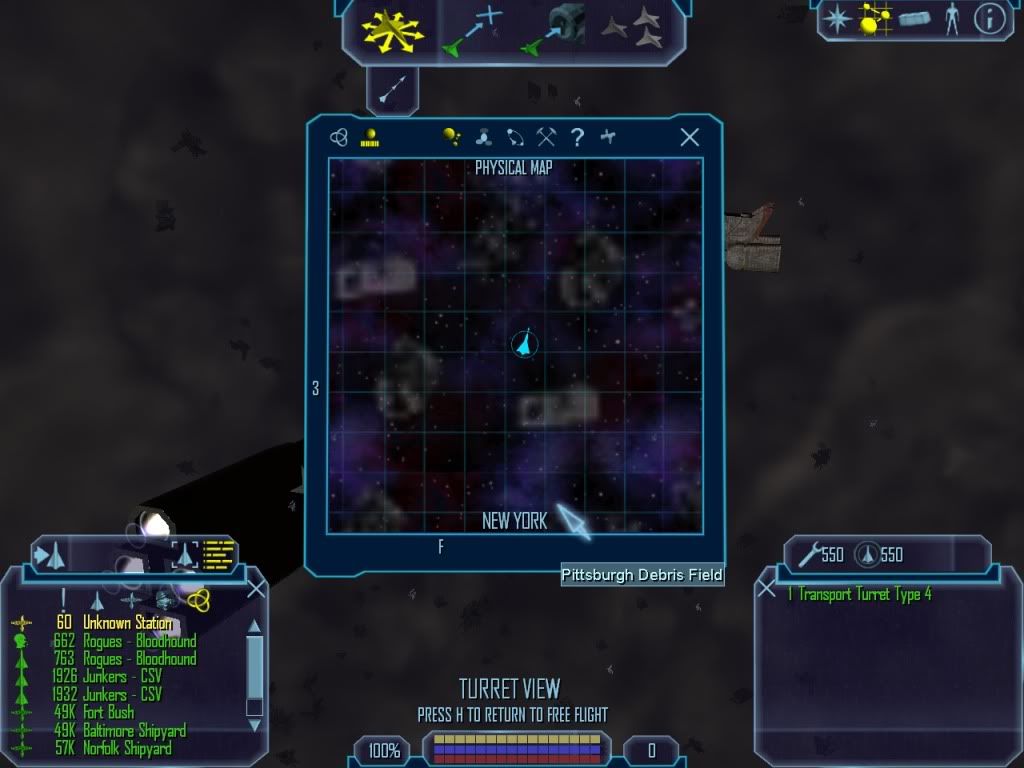Image resolution: width=1024 pixels, height=768 pixels.
Task: Select Unknown Station in contact list
Action: 127,623
